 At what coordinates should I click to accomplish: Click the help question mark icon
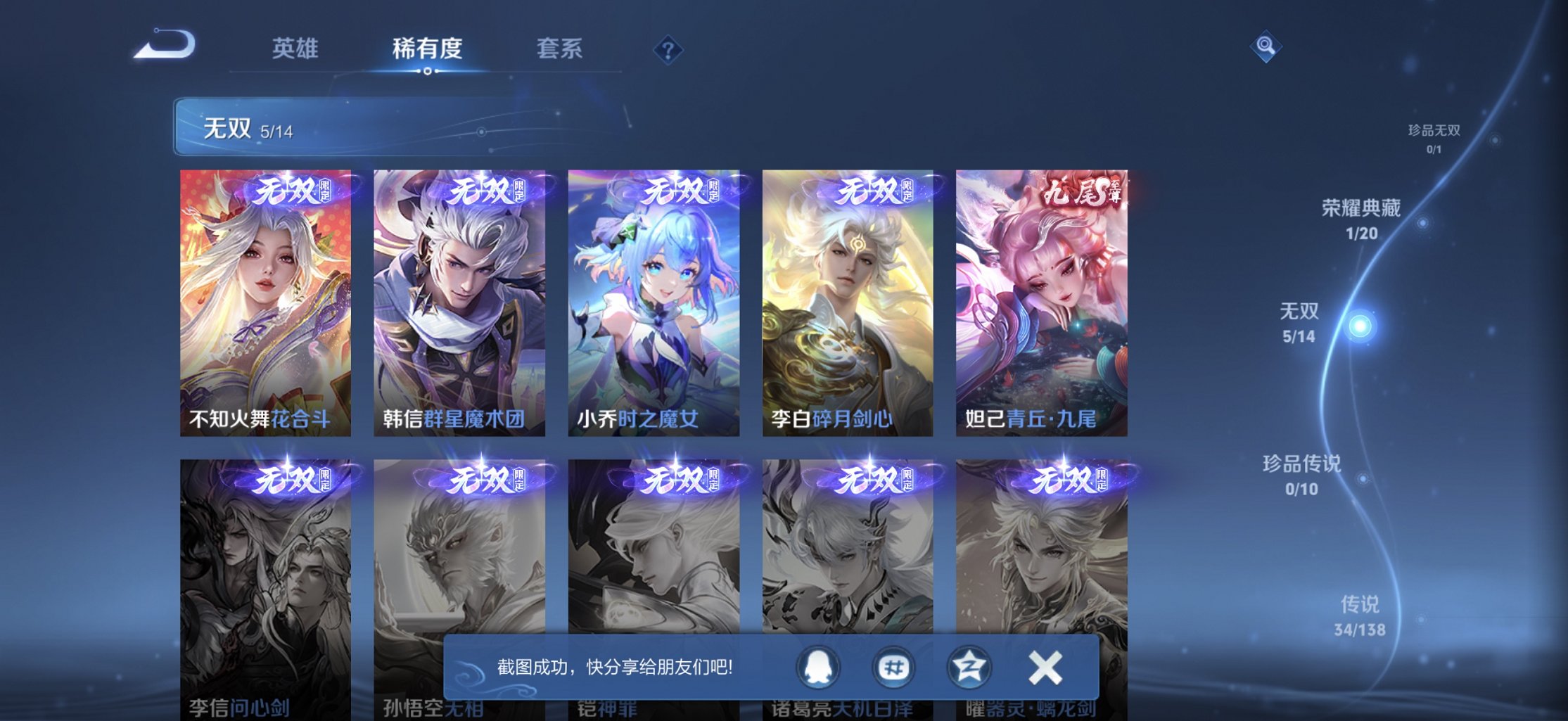coord(668,49)
